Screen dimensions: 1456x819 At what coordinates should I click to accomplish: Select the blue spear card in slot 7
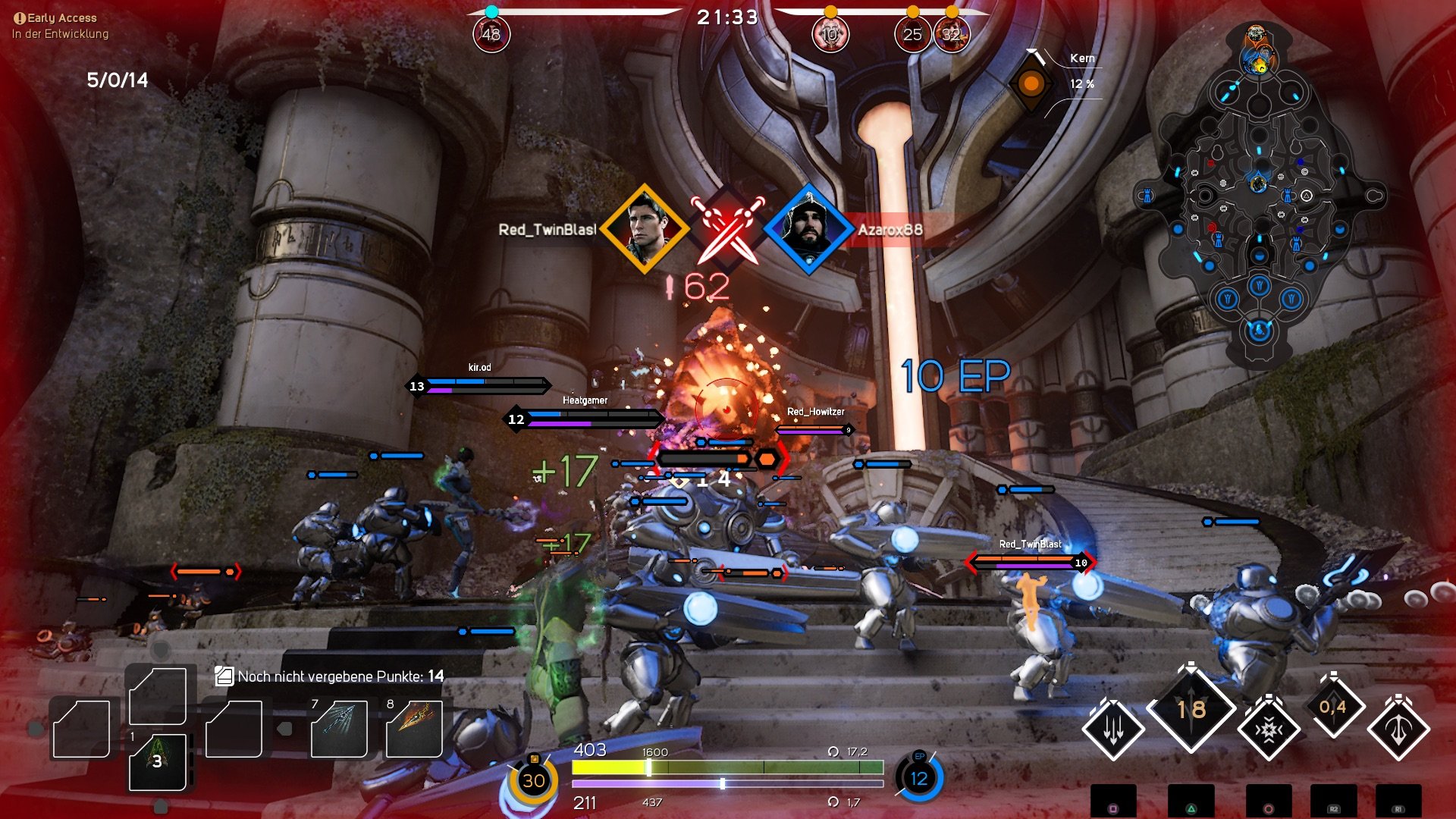(x=340, y=730)
